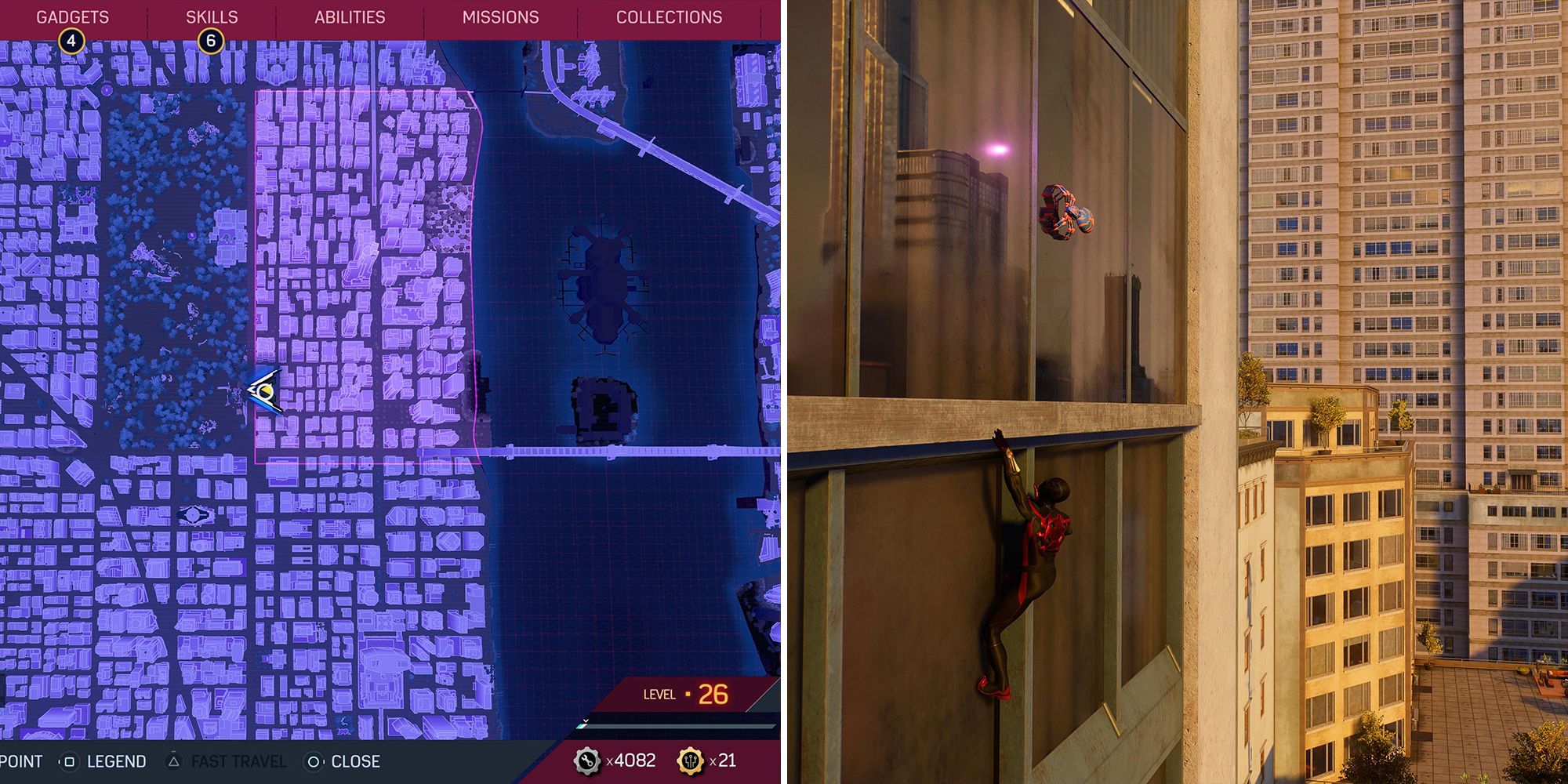Viewport: 1568px width, 784px height.
Task: Click the silver gear Activity Tokens icon
Action: coord(586,760)
